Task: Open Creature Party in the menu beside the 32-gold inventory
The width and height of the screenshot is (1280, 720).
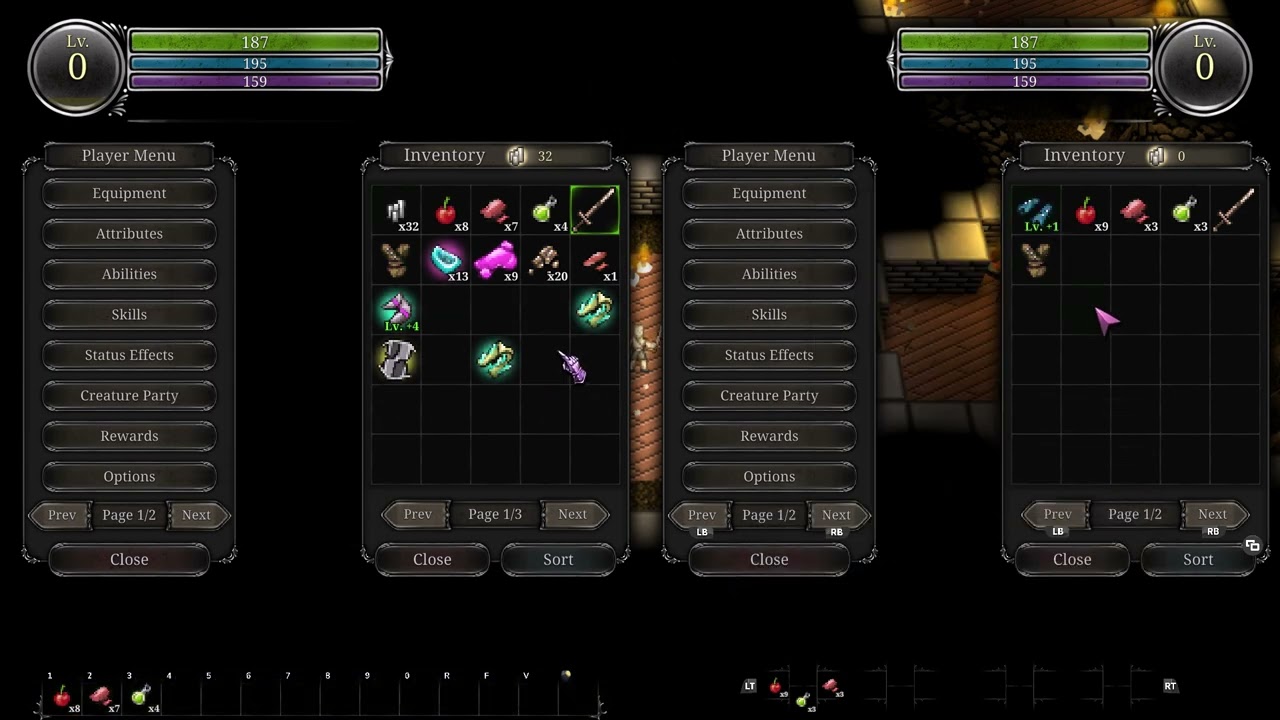Action: point(129,395)
